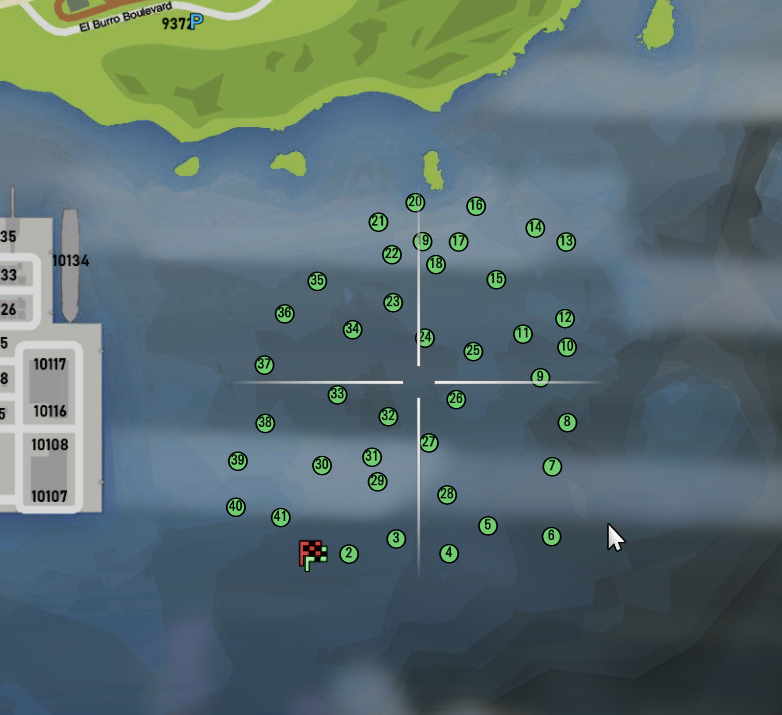782x715 pixels.
Task: Click checkpoint marker 34
Action: (352, 329)
